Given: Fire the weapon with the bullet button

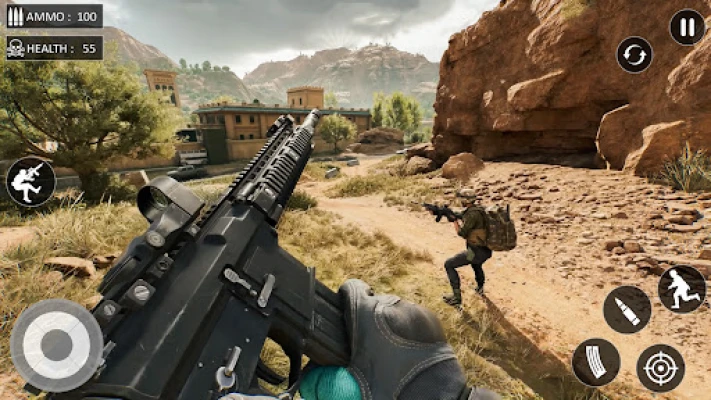Looking at the screenshot, I should tap(627, 309).
